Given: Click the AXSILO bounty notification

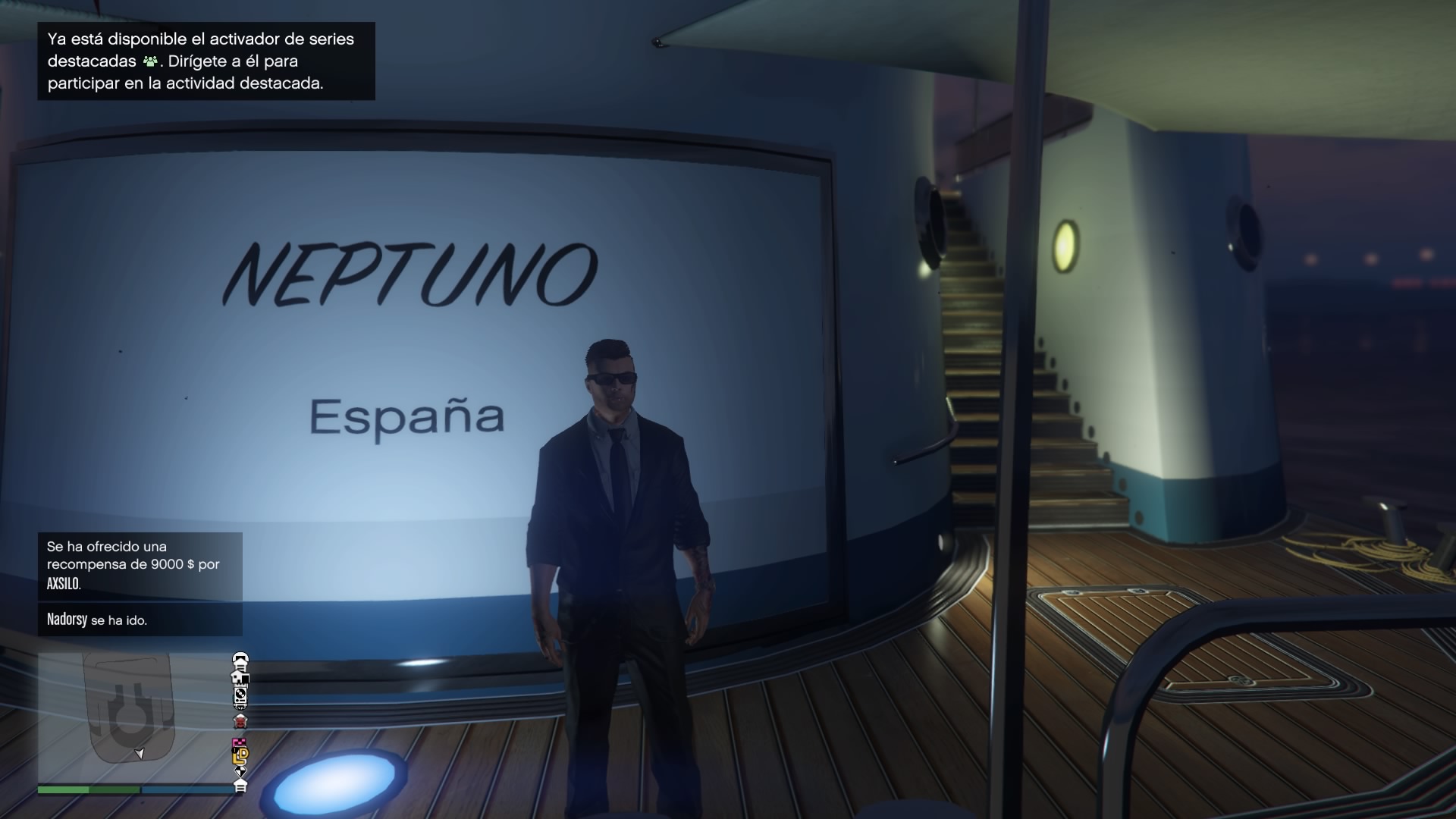Looking at the screenshot, I should point(140,565).
